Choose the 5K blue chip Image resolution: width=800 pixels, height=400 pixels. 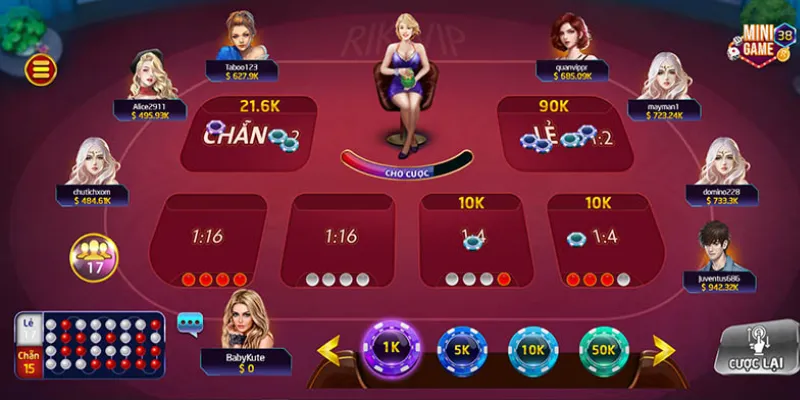[463, 350]
